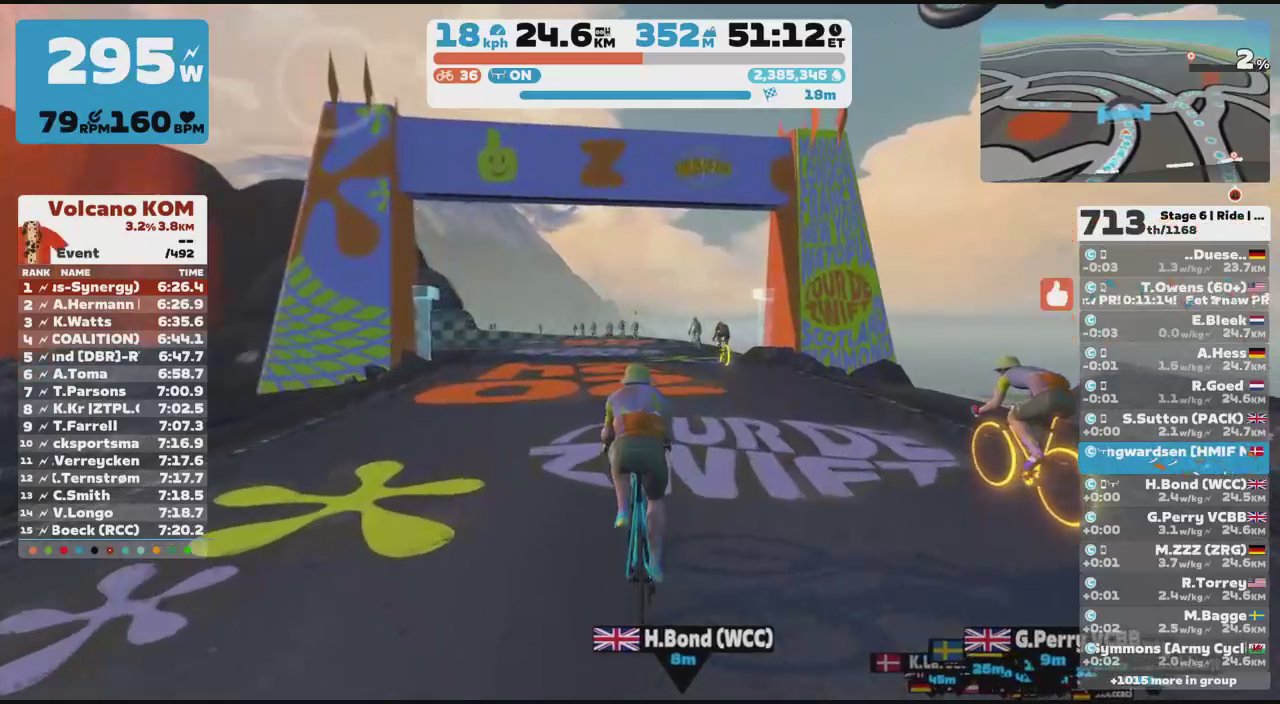Click the Volcano KOM leaderboard header
This screenshot has width=1280, height=704.
(x=120, y=209)
